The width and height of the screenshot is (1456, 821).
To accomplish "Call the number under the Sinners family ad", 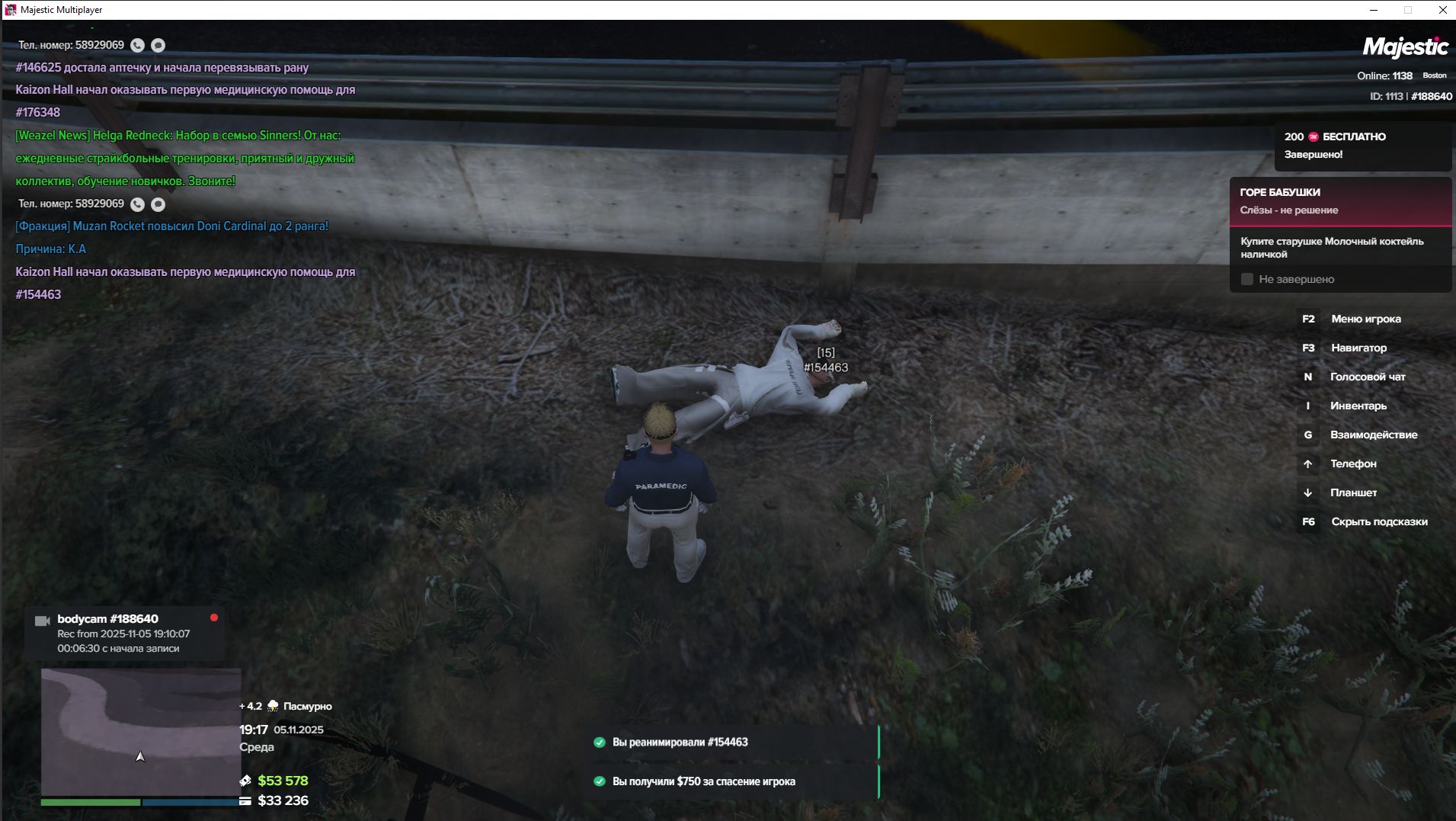I will [x=137, y=204].
